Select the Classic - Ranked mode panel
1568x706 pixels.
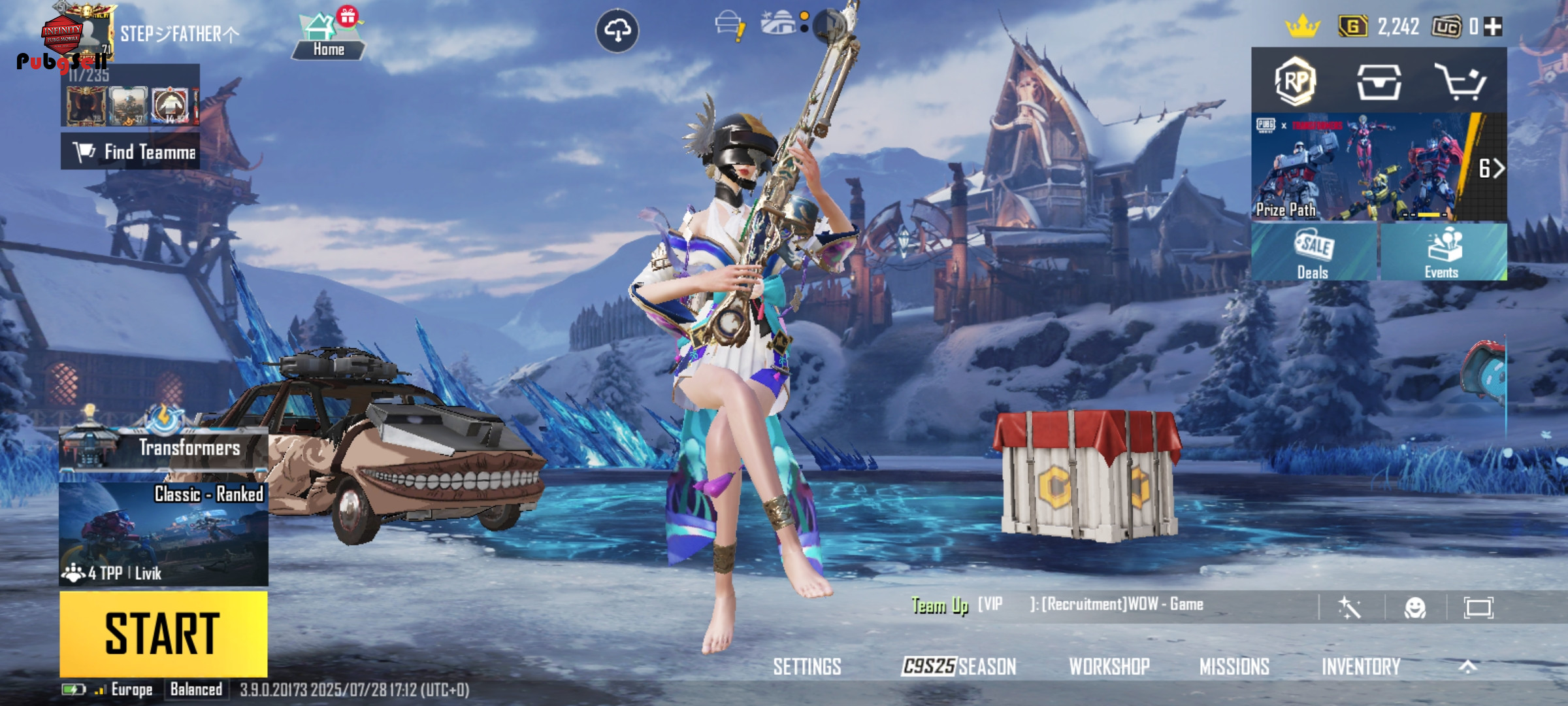click(163, 533)
